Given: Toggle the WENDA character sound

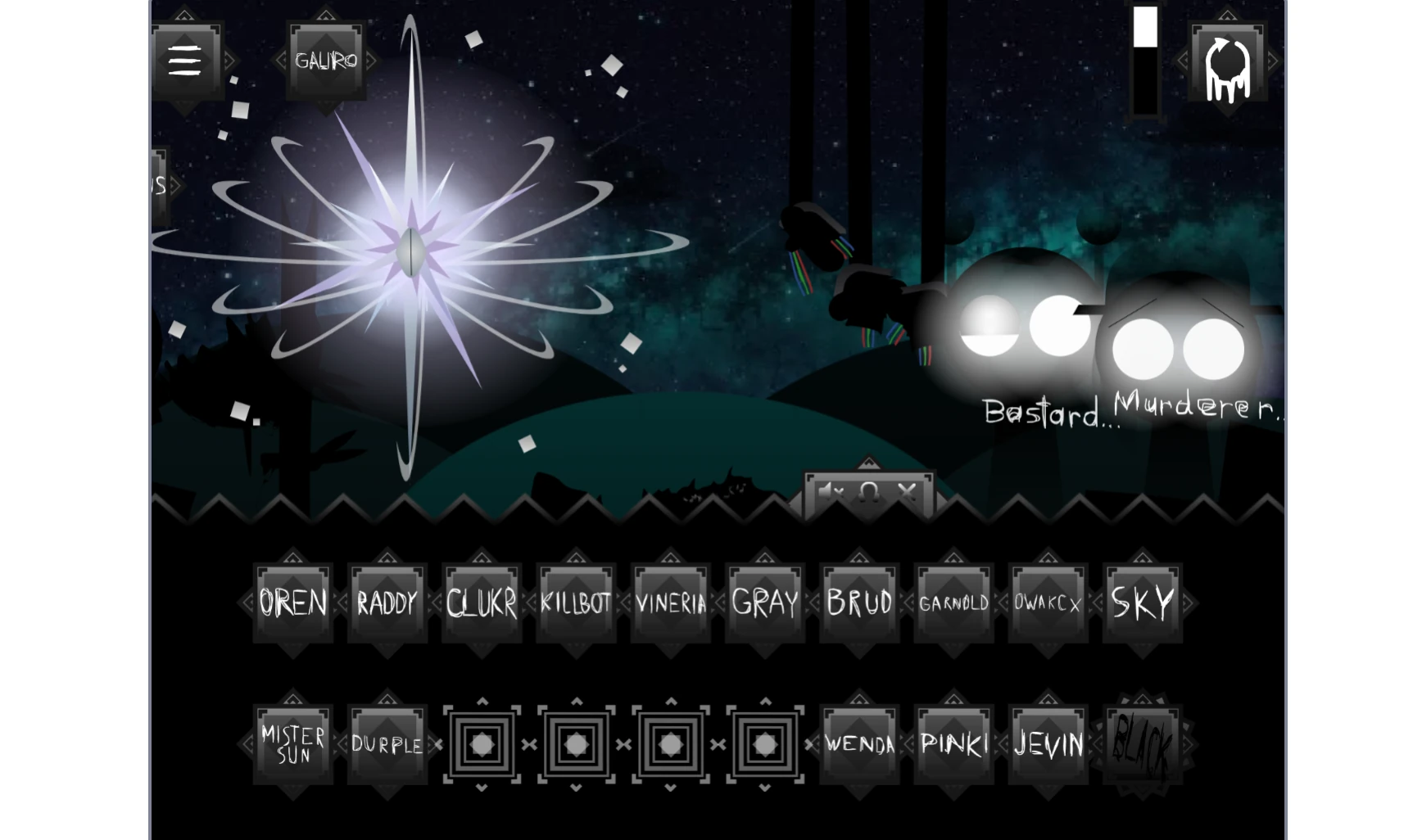Looking at the screenshot, I should [x=858, y=745].
